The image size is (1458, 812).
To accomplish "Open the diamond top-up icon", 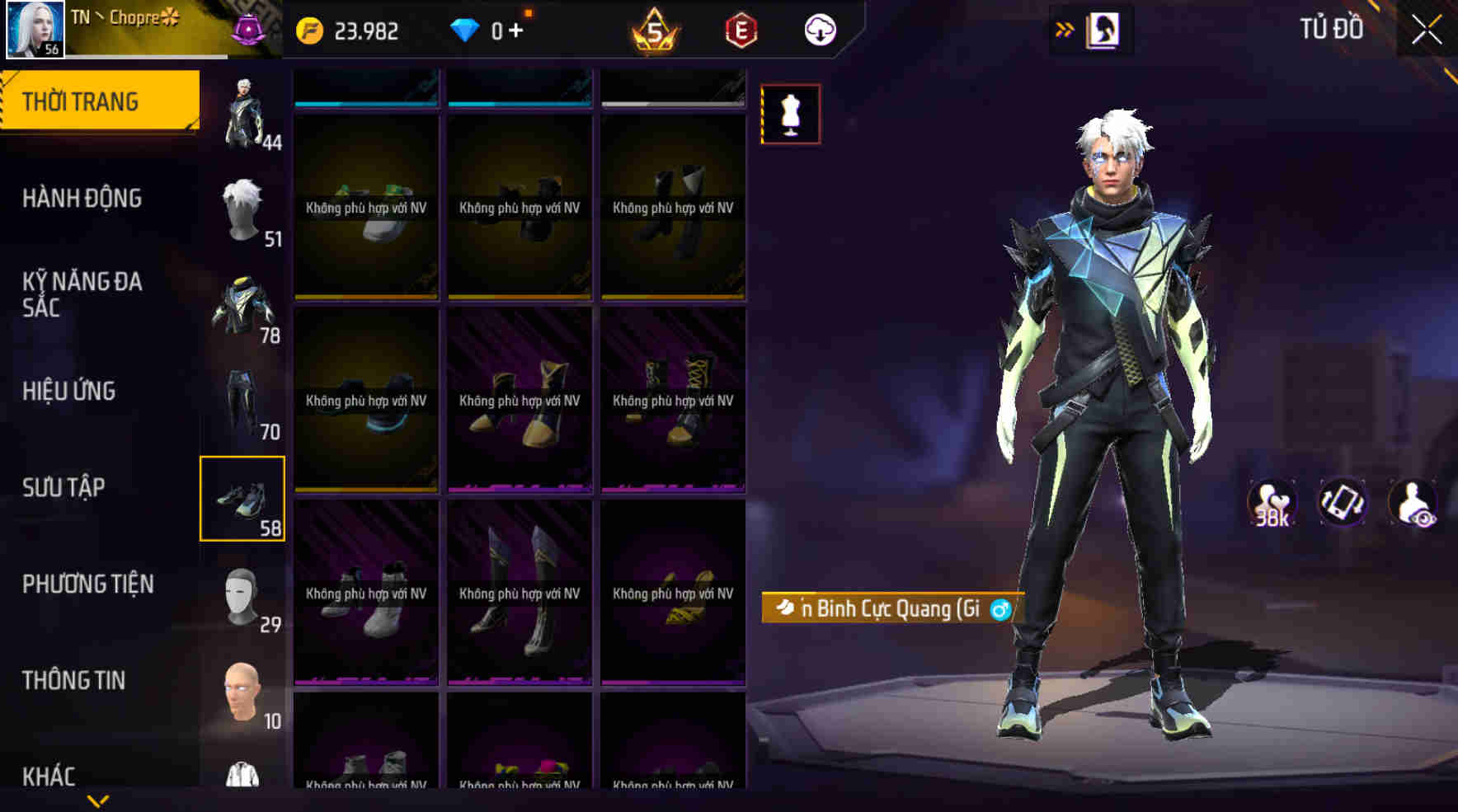I will (x=468, y=31).
